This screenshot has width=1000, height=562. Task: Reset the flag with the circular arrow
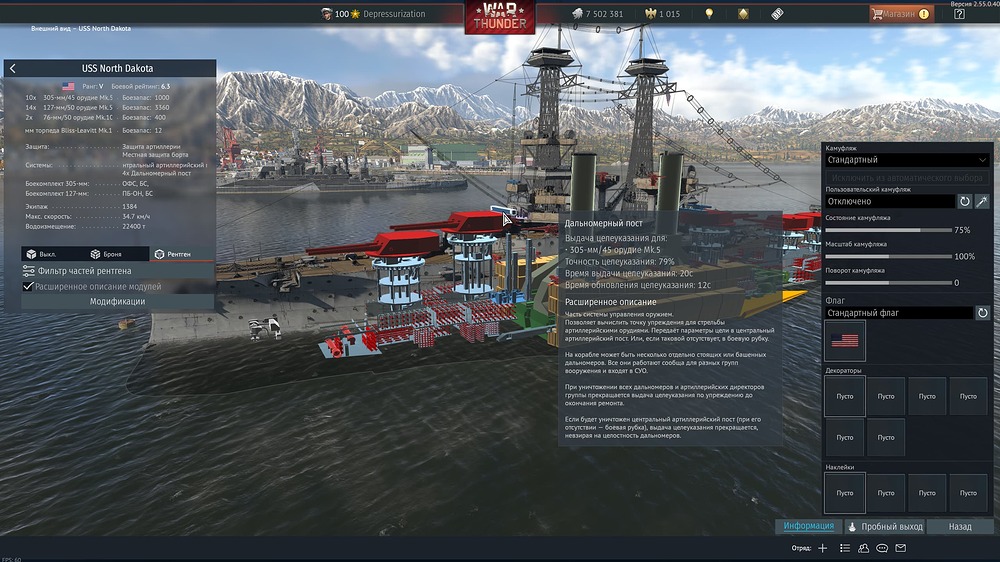(982, 313)
